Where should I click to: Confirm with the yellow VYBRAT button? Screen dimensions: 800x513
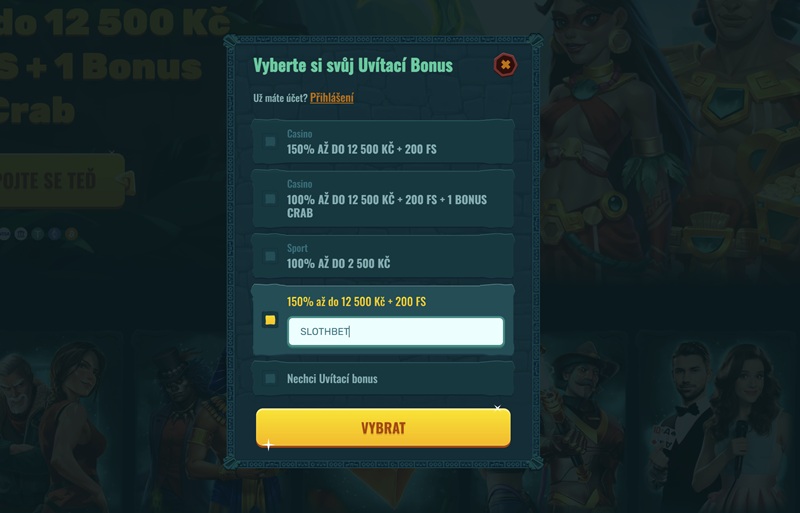point(383,428)
